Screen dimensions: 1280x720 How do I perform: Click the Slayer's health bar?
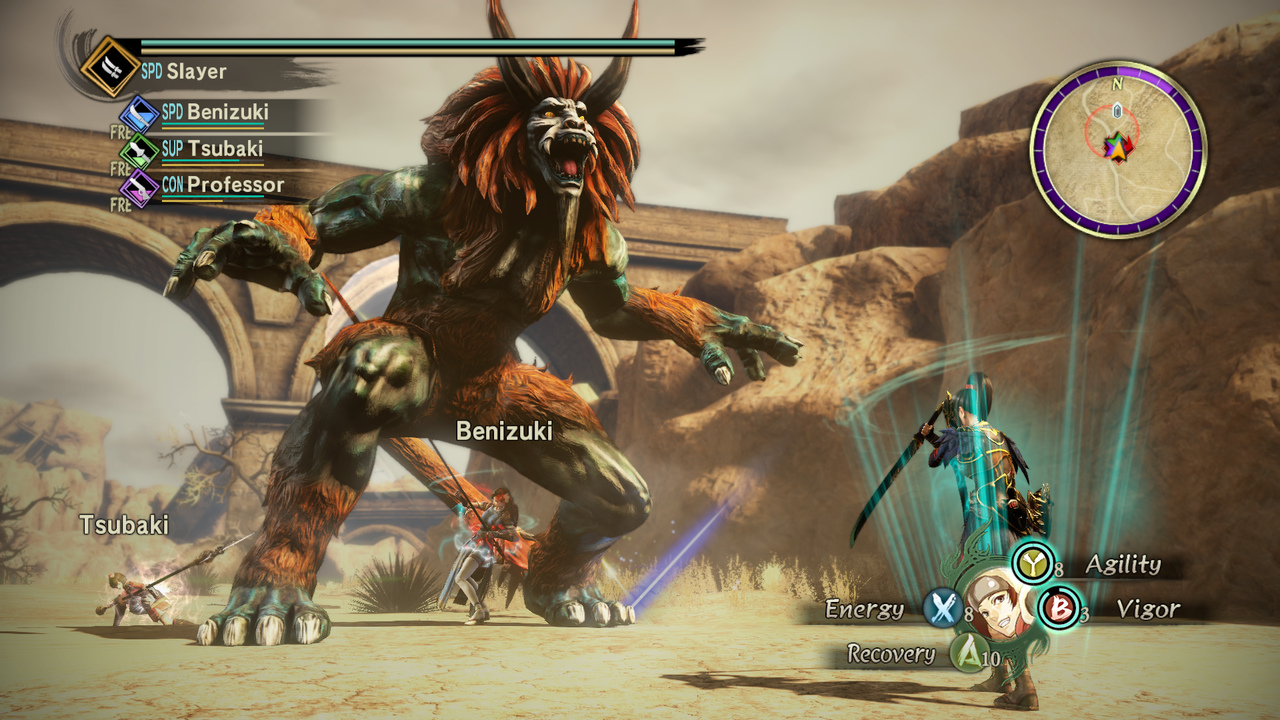[x=400, y=40]
